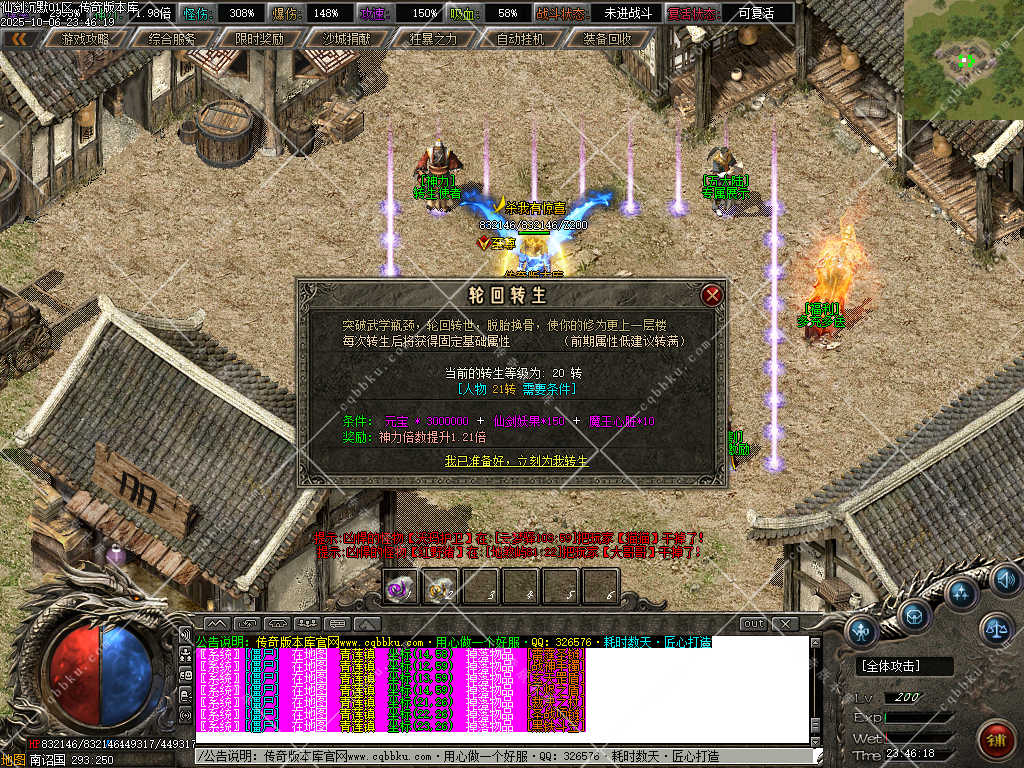Open the character panel round icon
Image resolution: width=1024 pixels, height=768 pixels.
[862, 630]
